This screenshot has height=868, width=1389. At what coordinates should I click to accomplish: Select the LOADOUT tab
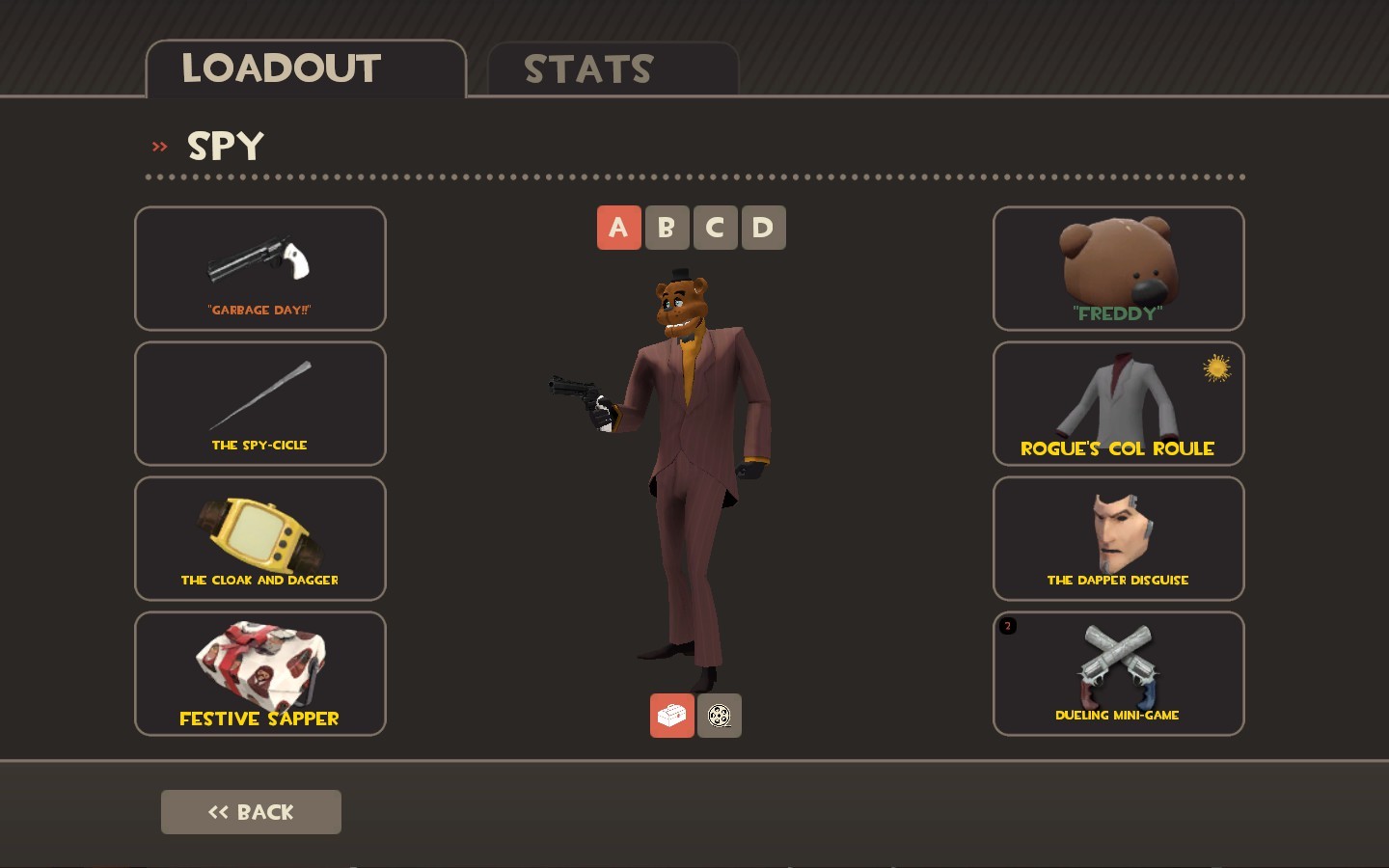(281, 68)
